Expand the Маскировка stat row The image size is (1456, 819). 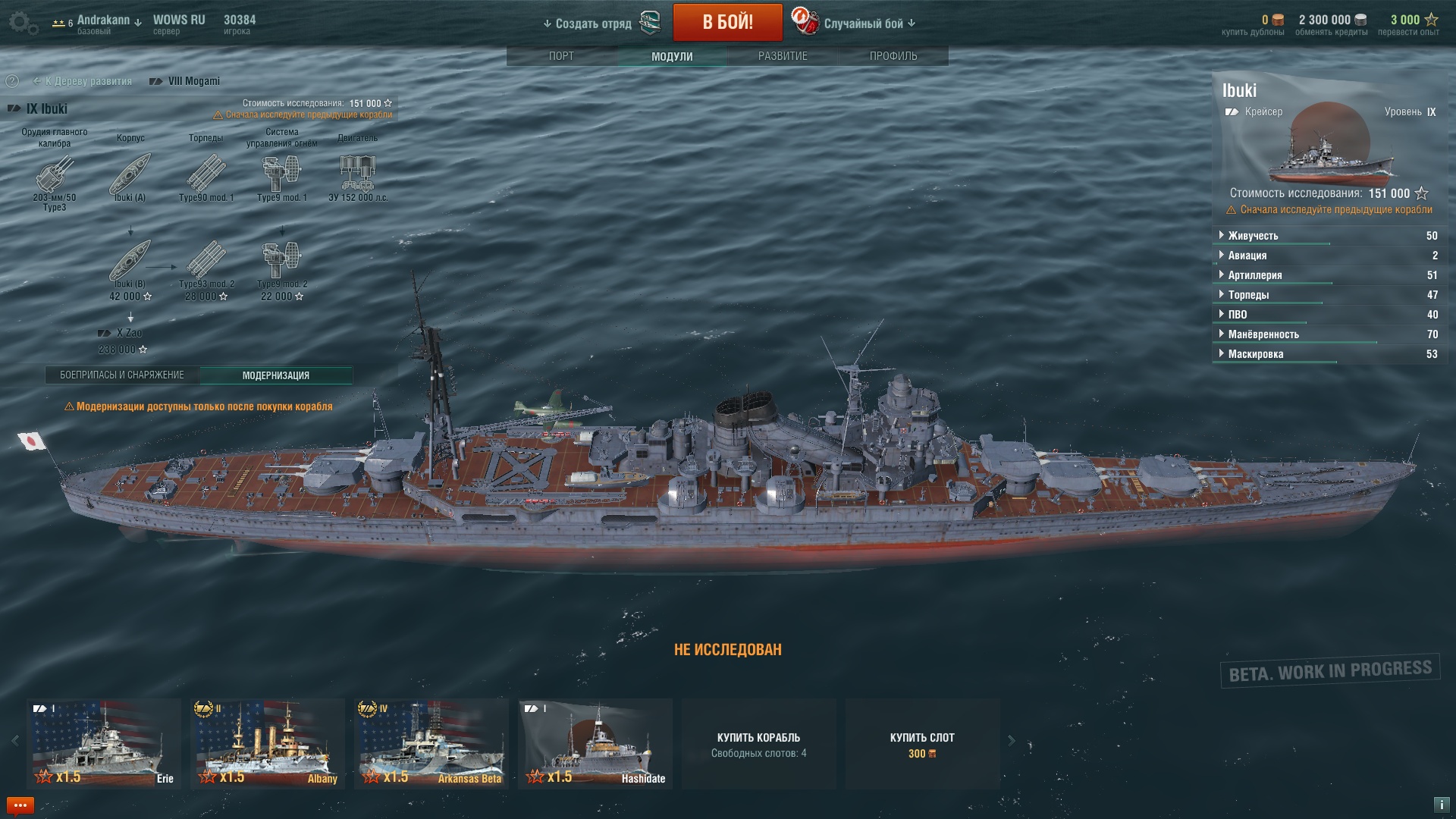[x=1255, y=354]
